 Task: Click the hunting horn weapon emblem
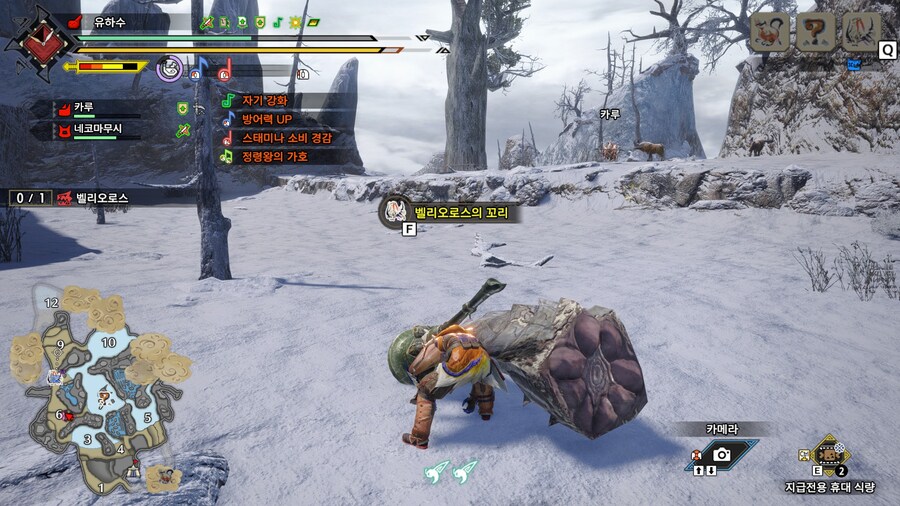[x=40, y=42]
